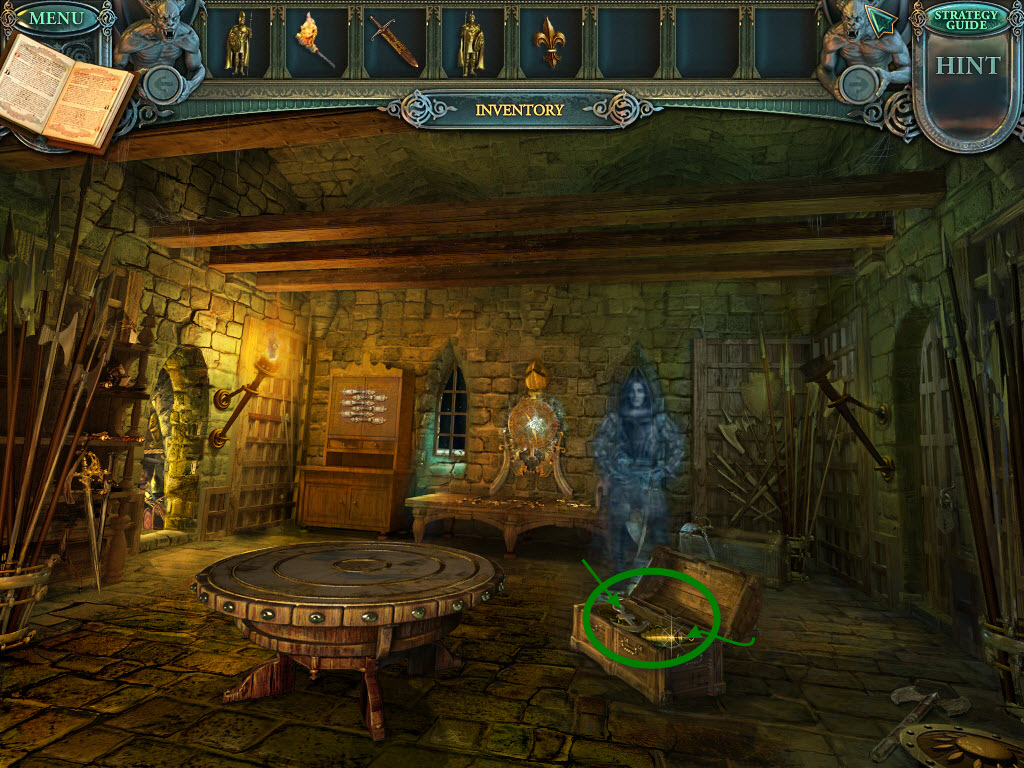Pick the sword from the inventory
The image size is (1024, 768).
pyautogui.click(x=394, y=43)
